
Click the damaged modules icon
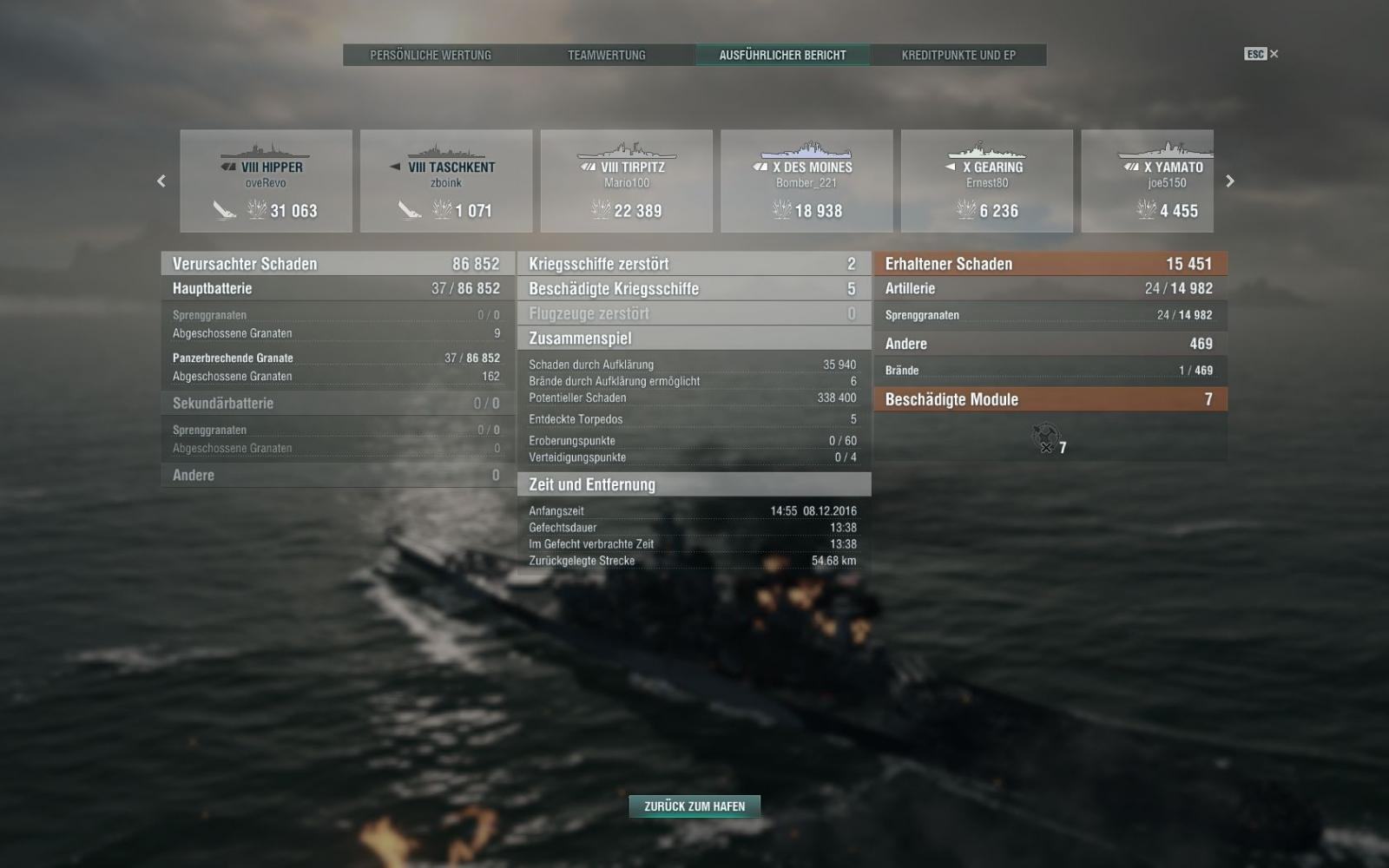(x=1046, y=437)
